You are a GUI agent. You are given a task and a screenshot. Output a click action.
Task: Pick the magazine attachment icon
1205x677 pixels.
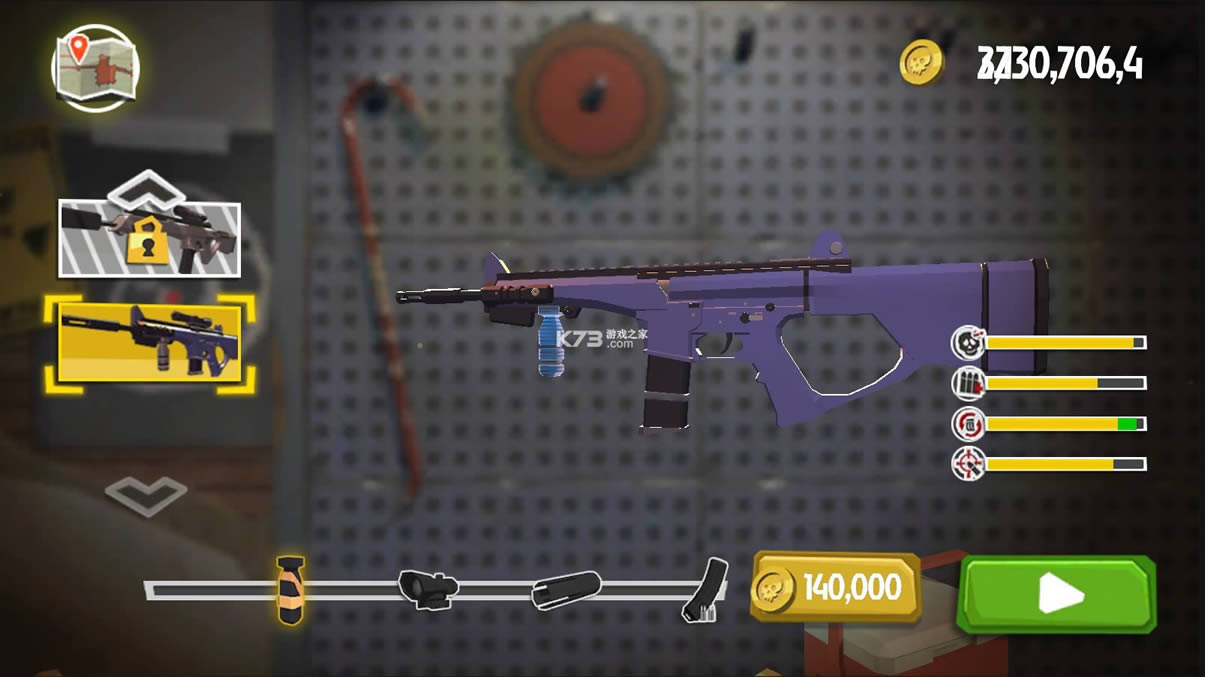point(706,590)
